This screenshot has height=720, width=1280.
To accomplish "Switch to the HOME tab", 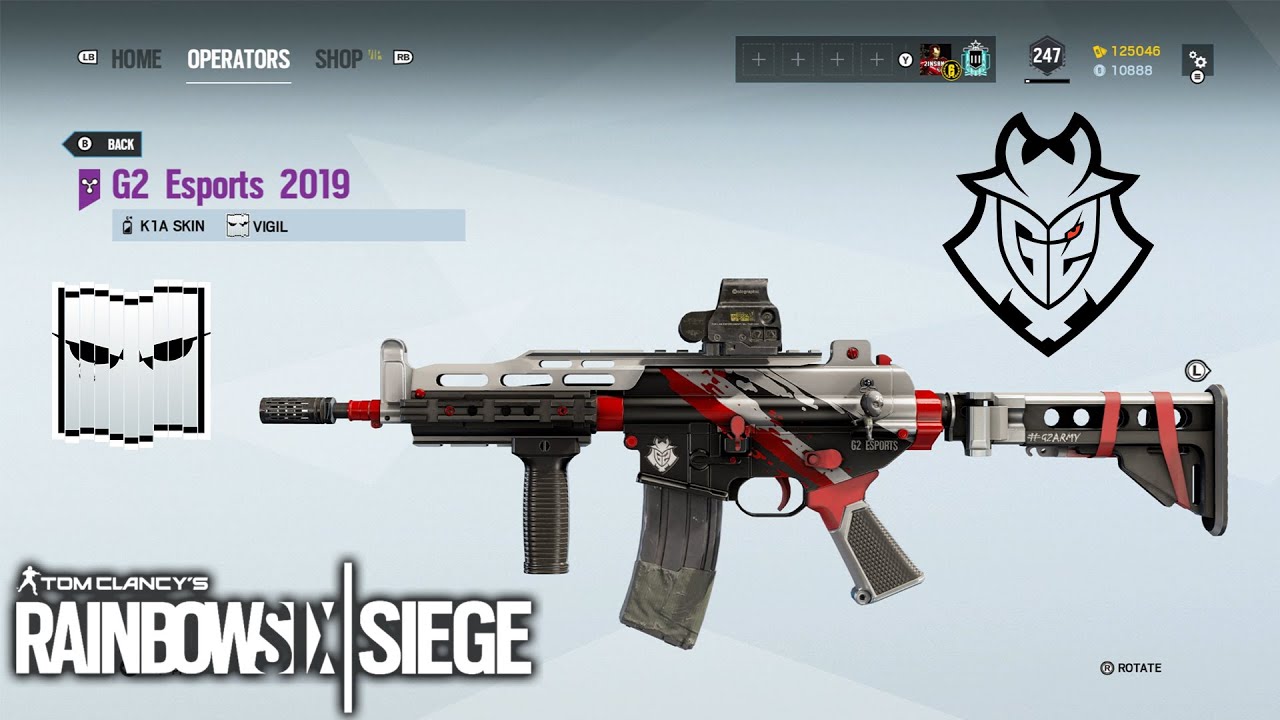I will click(137, 60).
